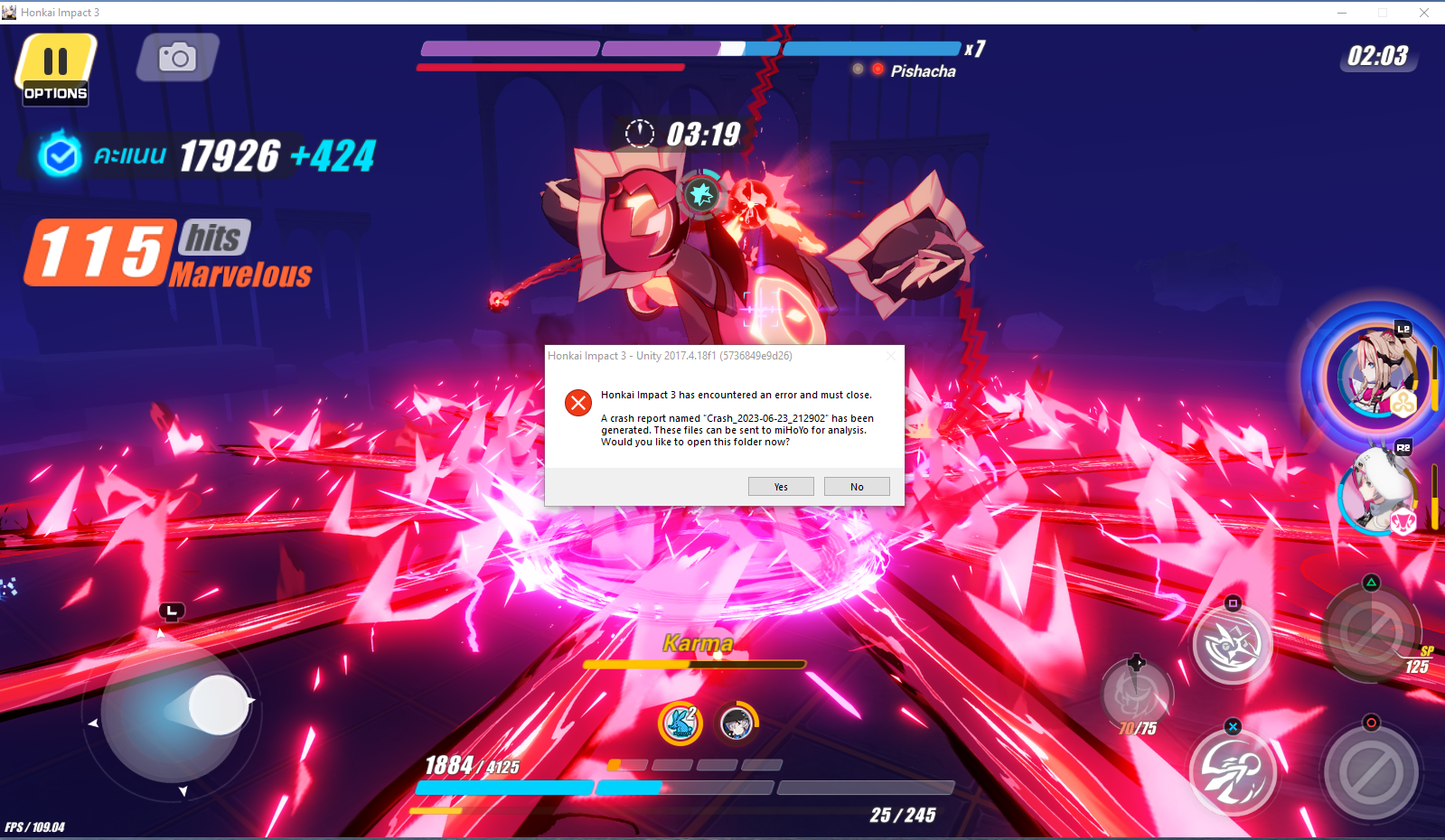Use the ultimate skill costing 125 SP

1371,632
